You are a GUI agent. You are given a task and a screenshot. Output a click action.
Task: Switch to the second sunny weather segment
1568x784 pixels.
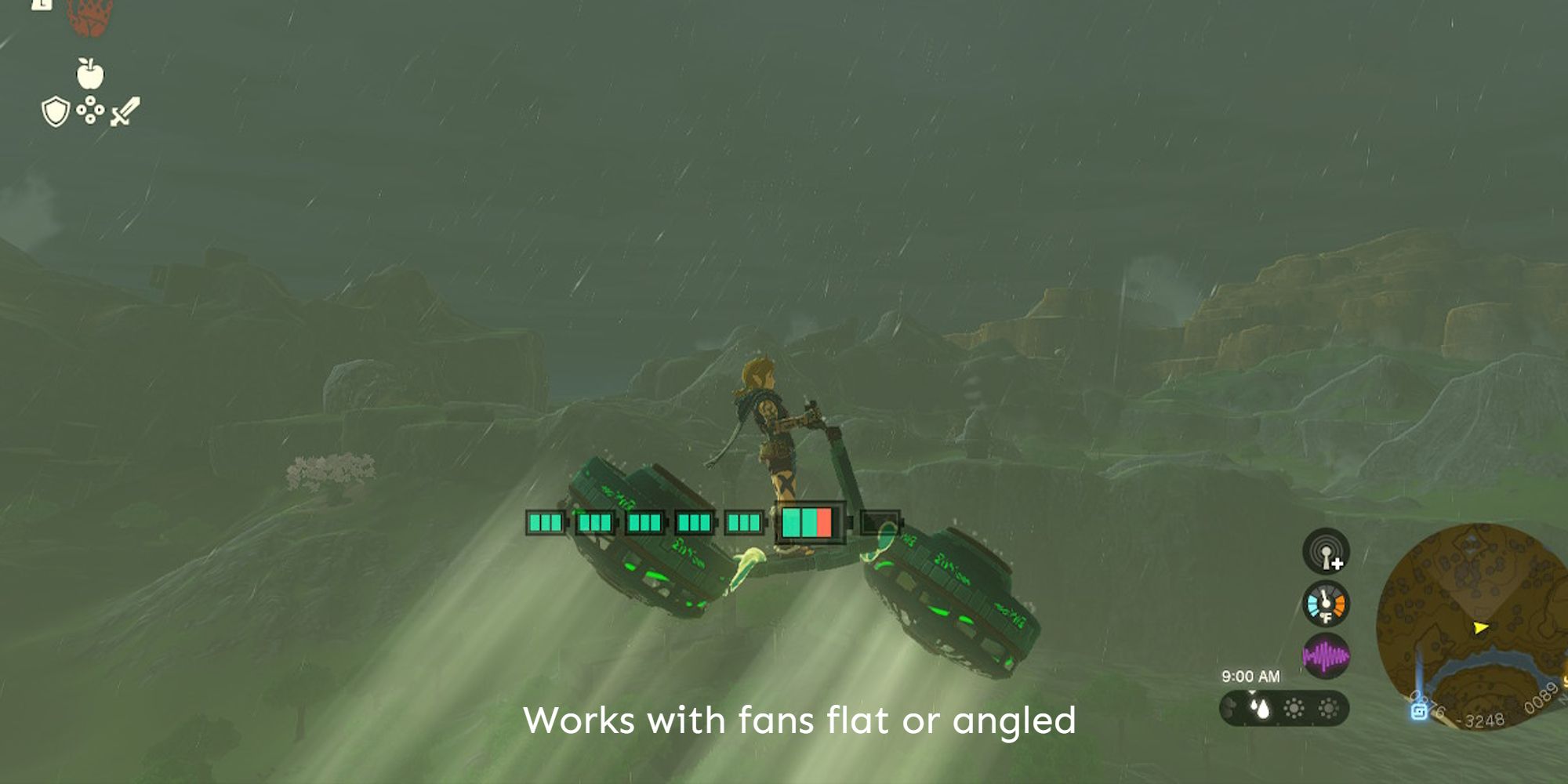pyautogui.click(x=1330, y=709)
